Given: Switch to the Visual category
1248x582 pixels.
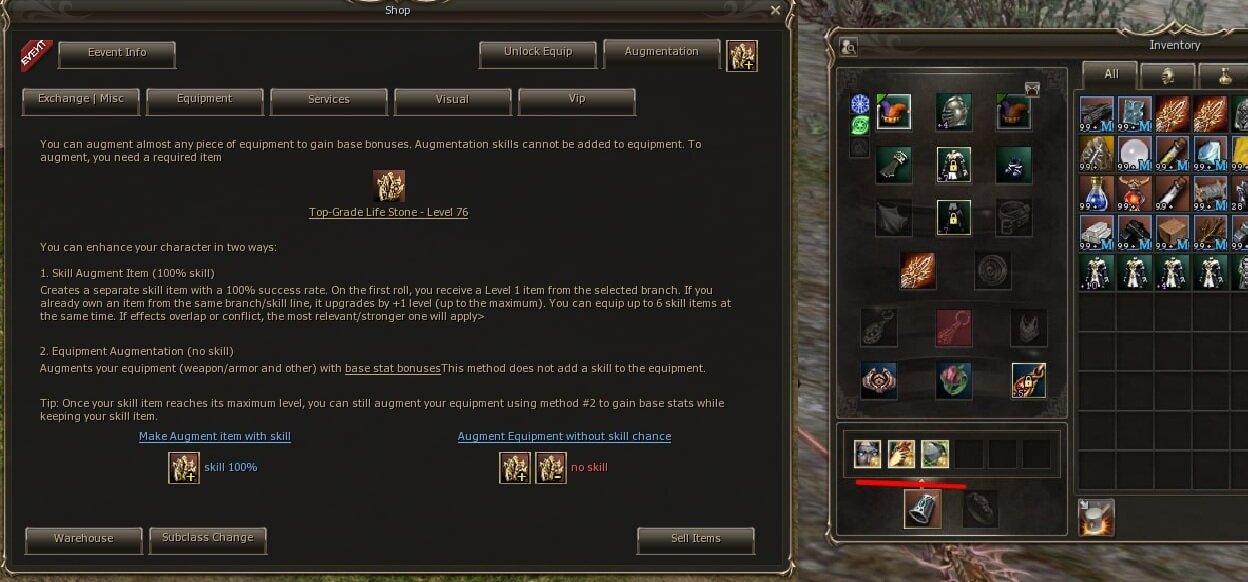Looking at the screenshot, I should click(452, 100).
